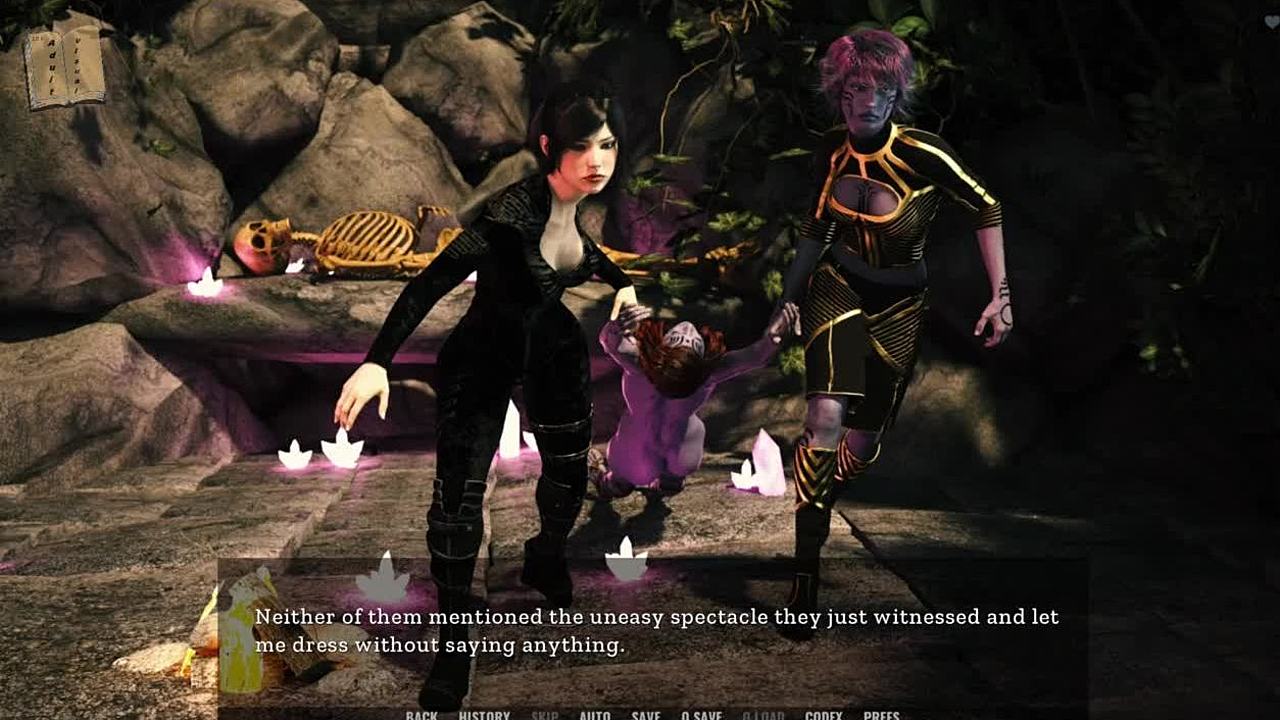
Task: Skip ahead using the Skip button
Action: 545,715
